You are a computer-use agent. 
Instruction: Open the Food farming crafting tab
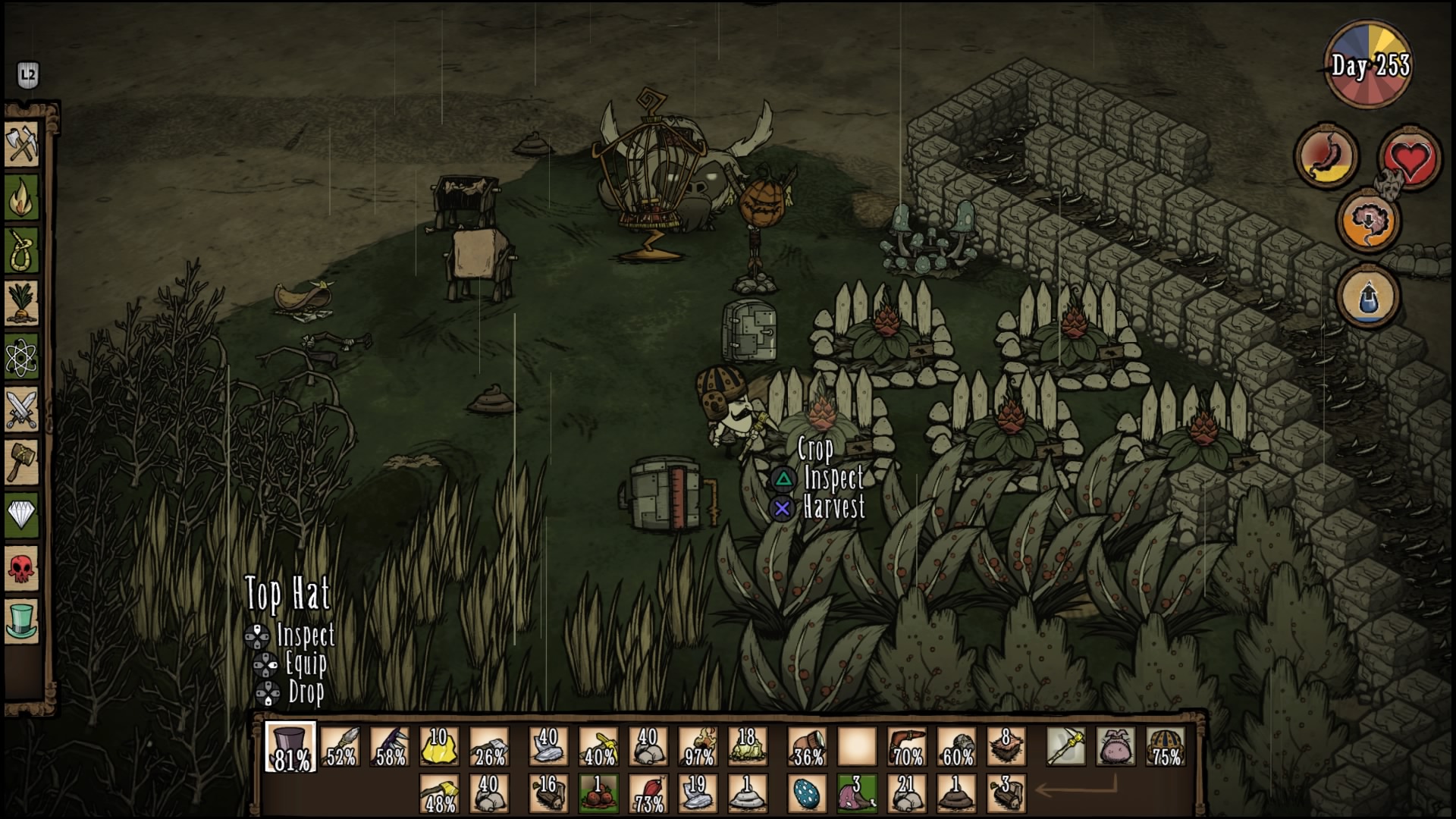tap(22, 303)
